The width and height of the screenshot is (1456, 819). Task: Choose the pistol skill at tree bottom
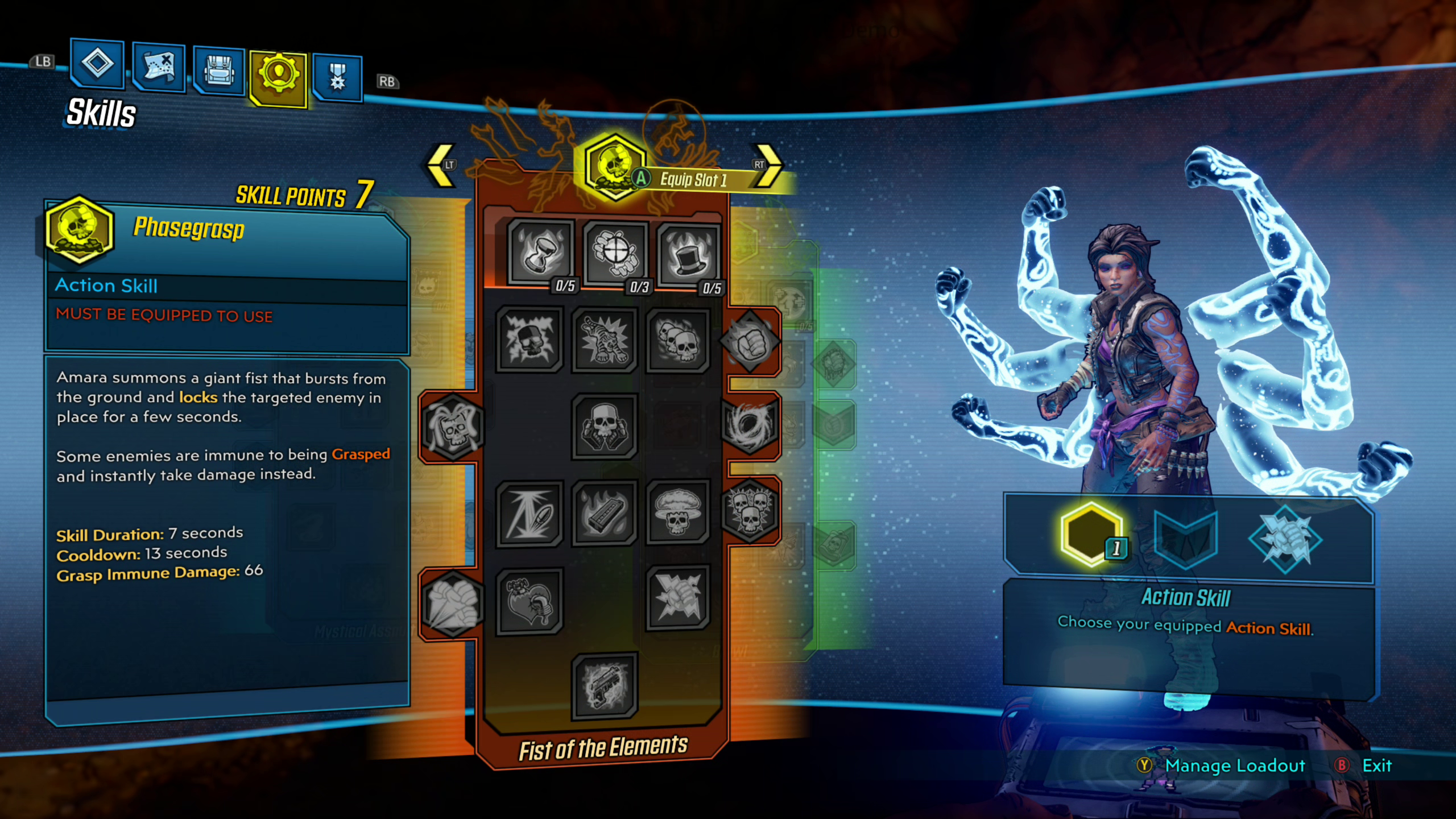(604, 686)
